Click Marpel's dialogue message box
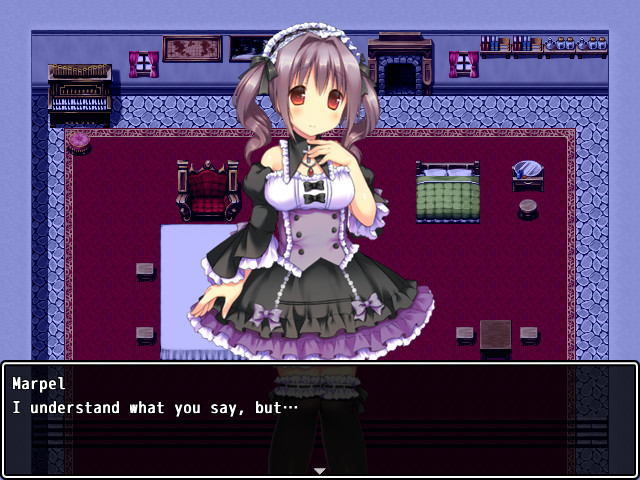Image resolution: width=640 pixels, height=480 pixels. click(x=319, y=418)
